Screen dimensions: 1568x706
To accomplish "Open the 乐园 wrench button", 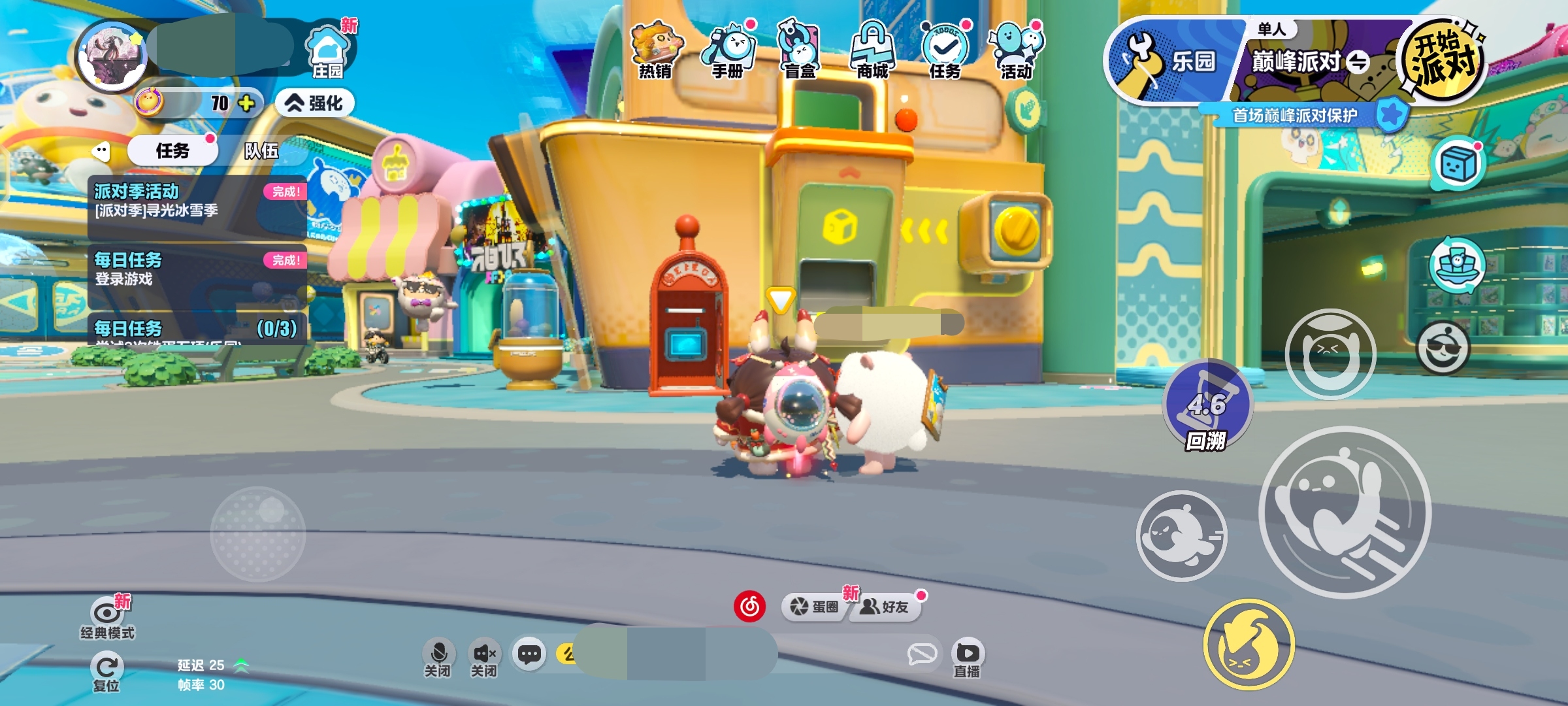I will click(1169, 61).
